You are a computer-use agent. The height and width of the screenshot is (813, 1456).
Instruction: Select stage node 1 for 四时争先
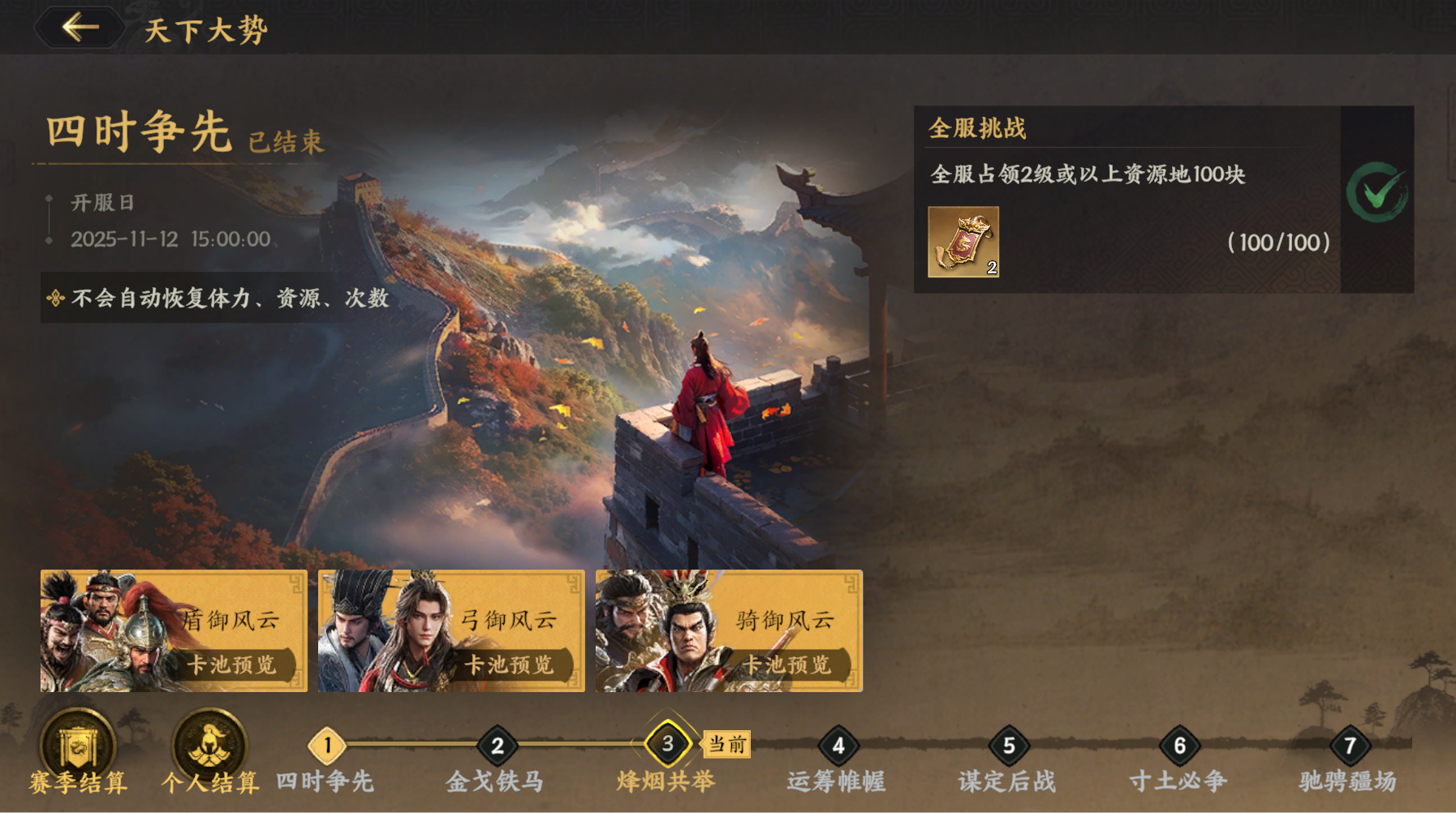327,744
